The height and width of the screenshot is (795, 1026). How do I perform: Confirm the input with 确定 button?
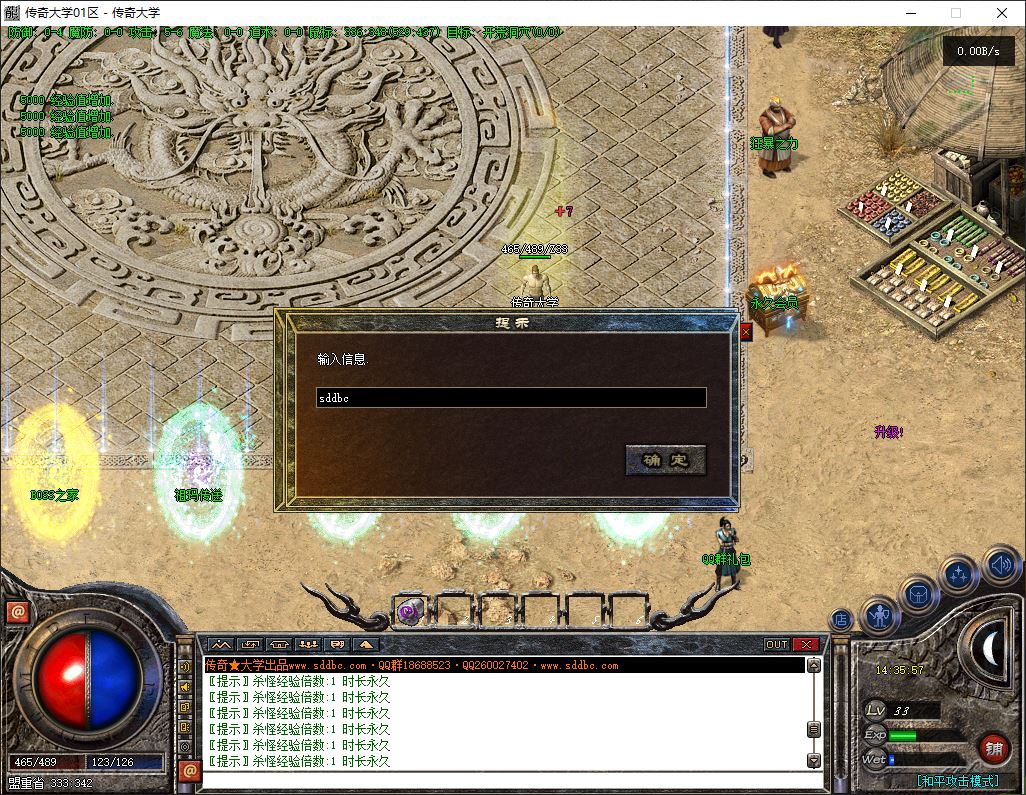[x=666, y=460]
